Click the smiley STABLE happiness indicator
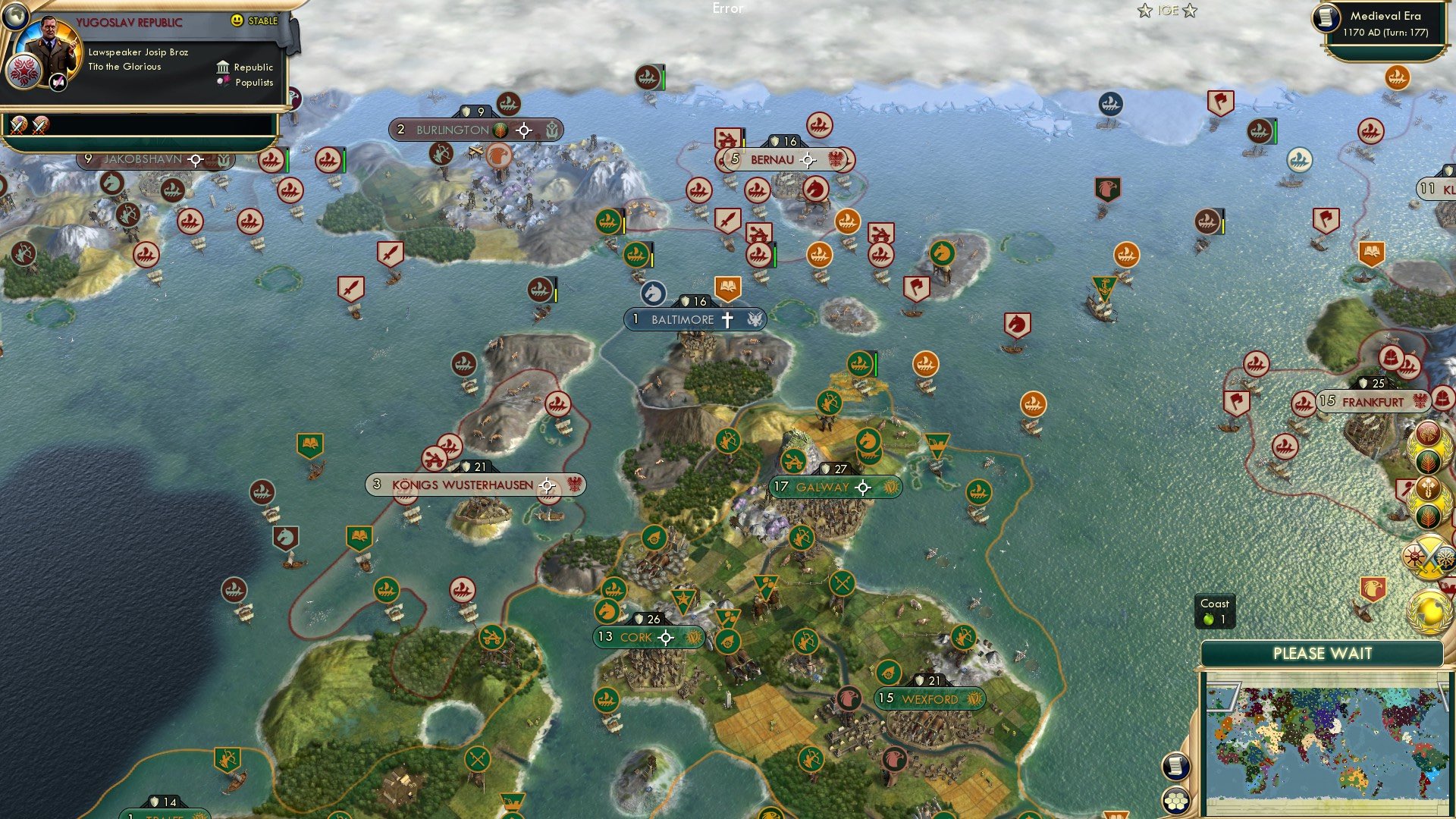Viewport: 1456px width, 819px height. tap(239, 20)
